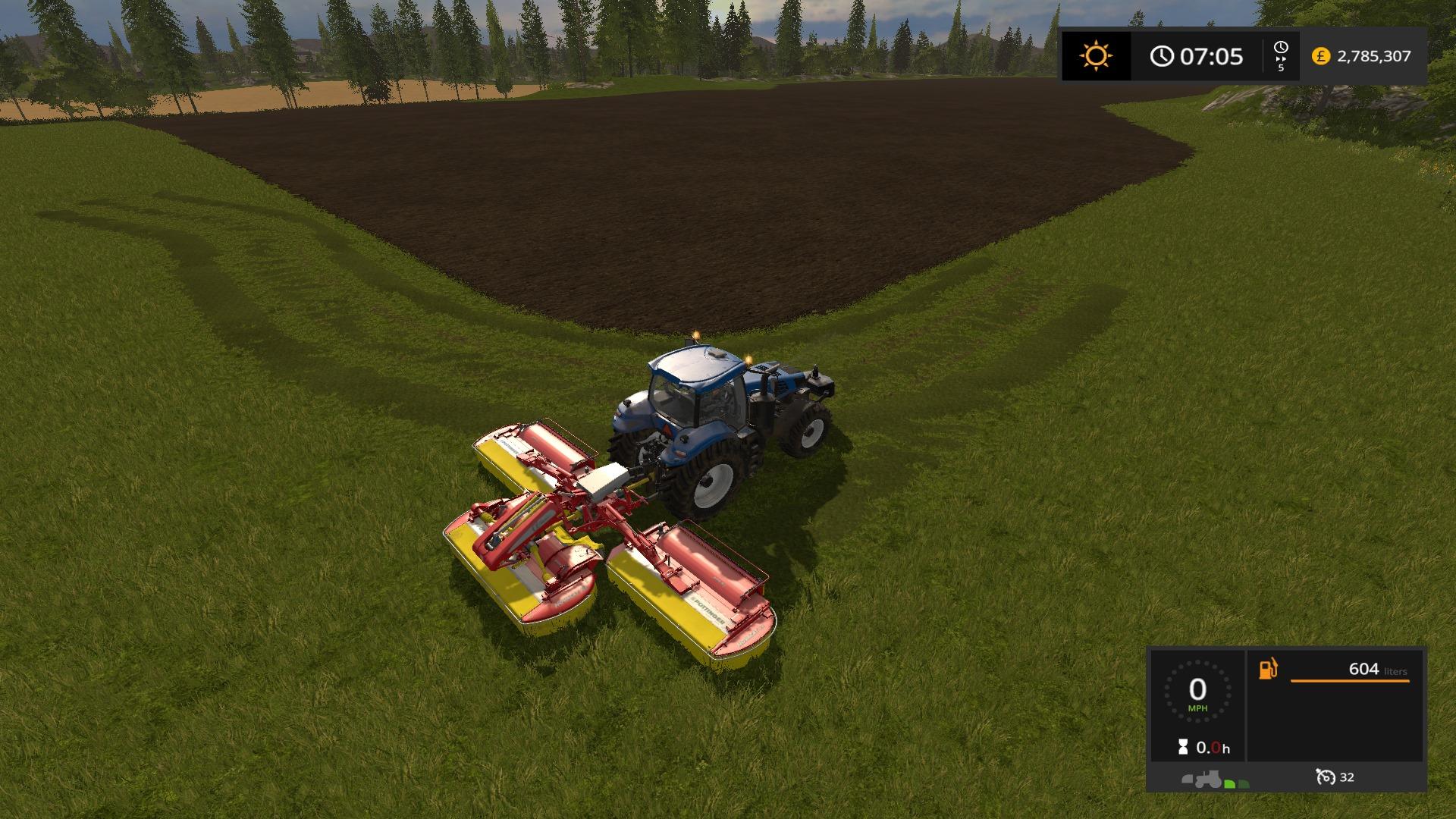The image size is (1456, 819).
Task: Click the orange fuel pump icon
Action: pyautogui.click(x=1268, y=669)
